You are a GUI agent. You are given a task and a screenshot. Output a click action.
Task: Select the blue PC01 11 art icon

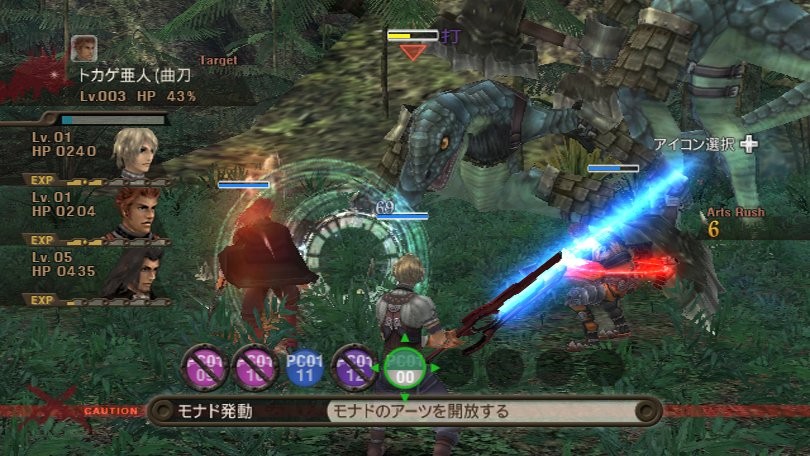coord(304,367)
